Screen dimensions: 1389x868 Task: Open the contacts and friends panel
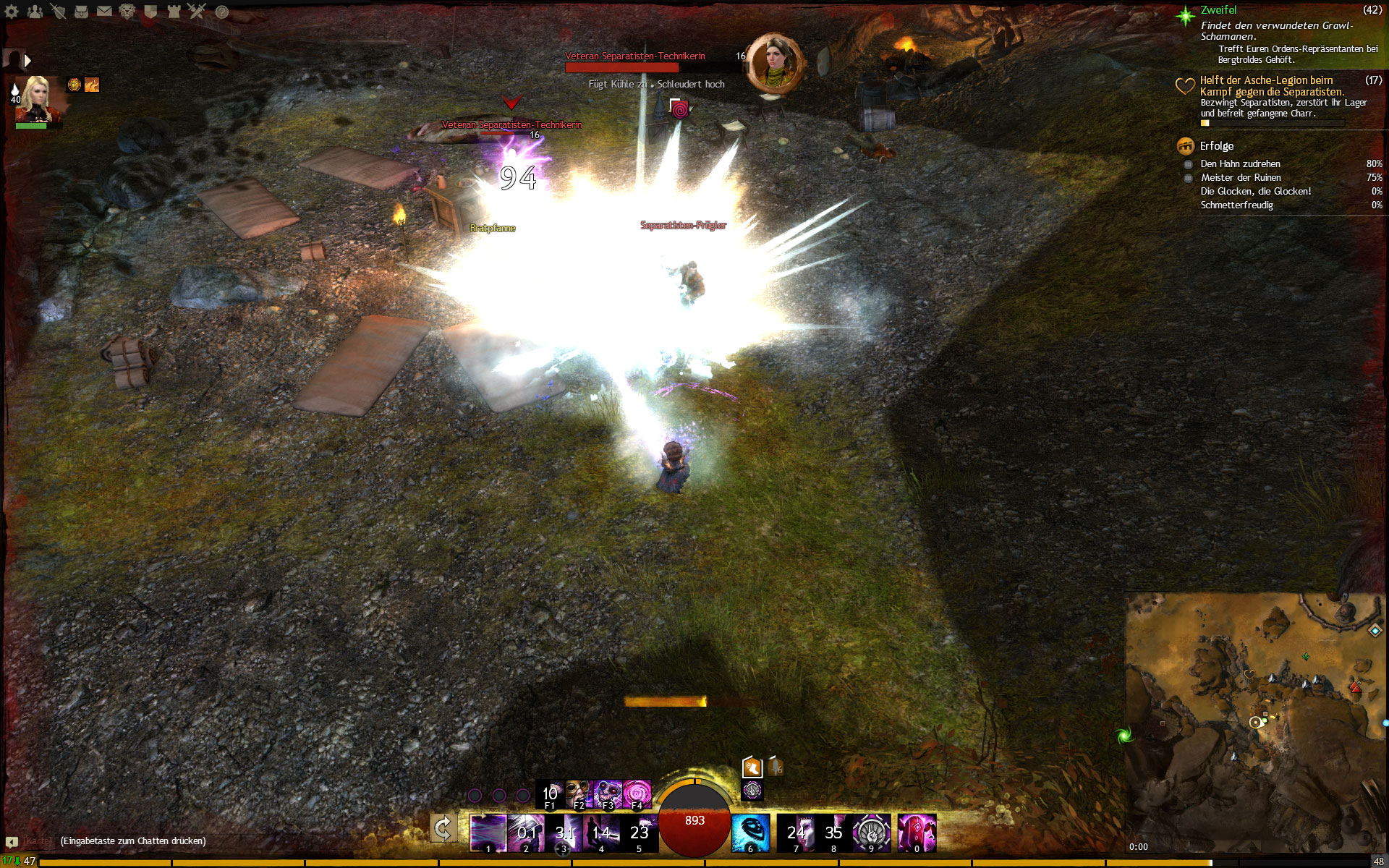click(x=35, y=11)
